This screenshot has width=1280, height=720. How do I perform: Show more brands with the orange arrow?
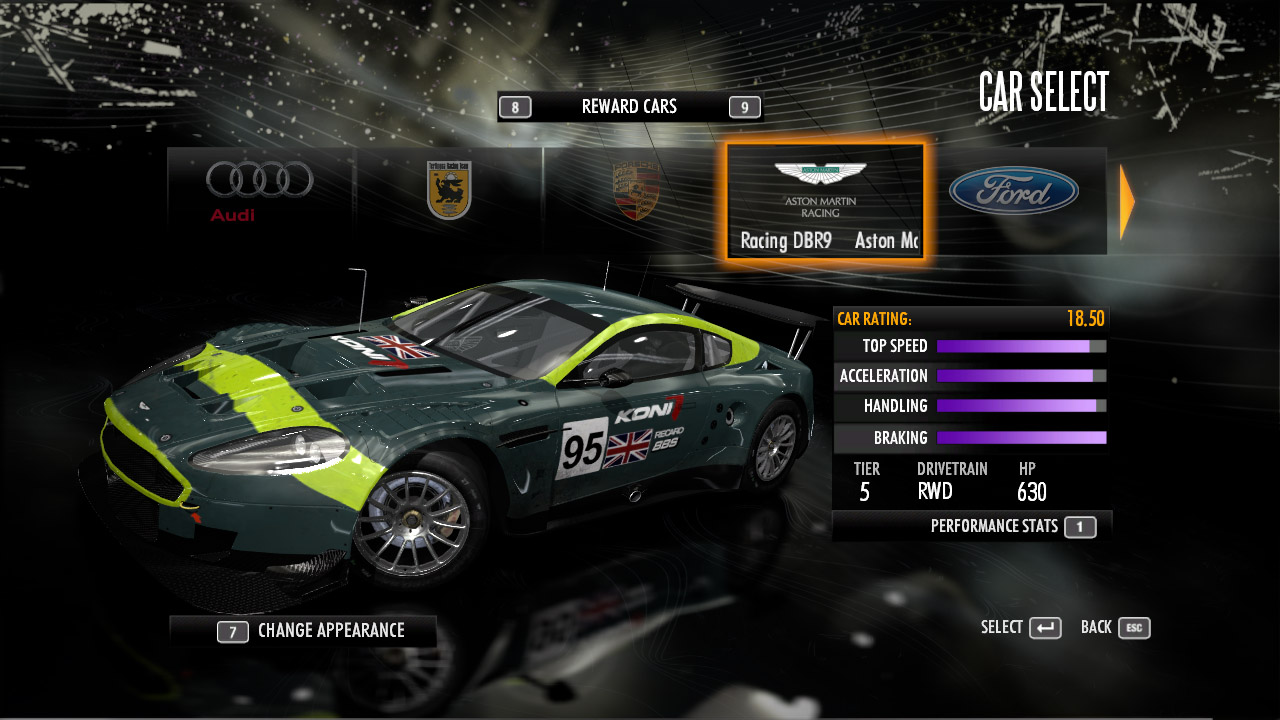coord(1127,202)
